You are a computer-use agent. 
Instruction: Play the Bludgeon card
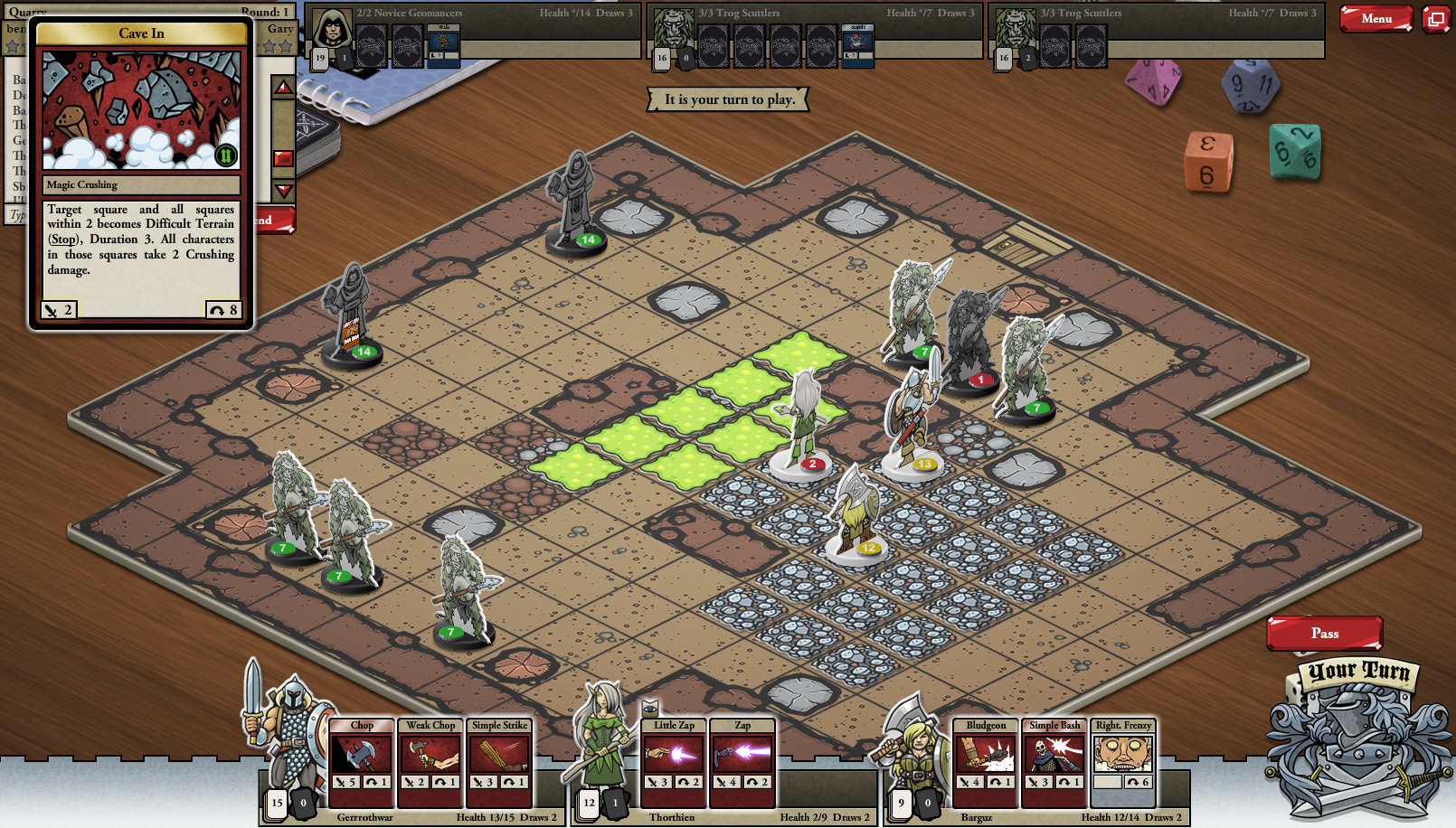[986, 761]
